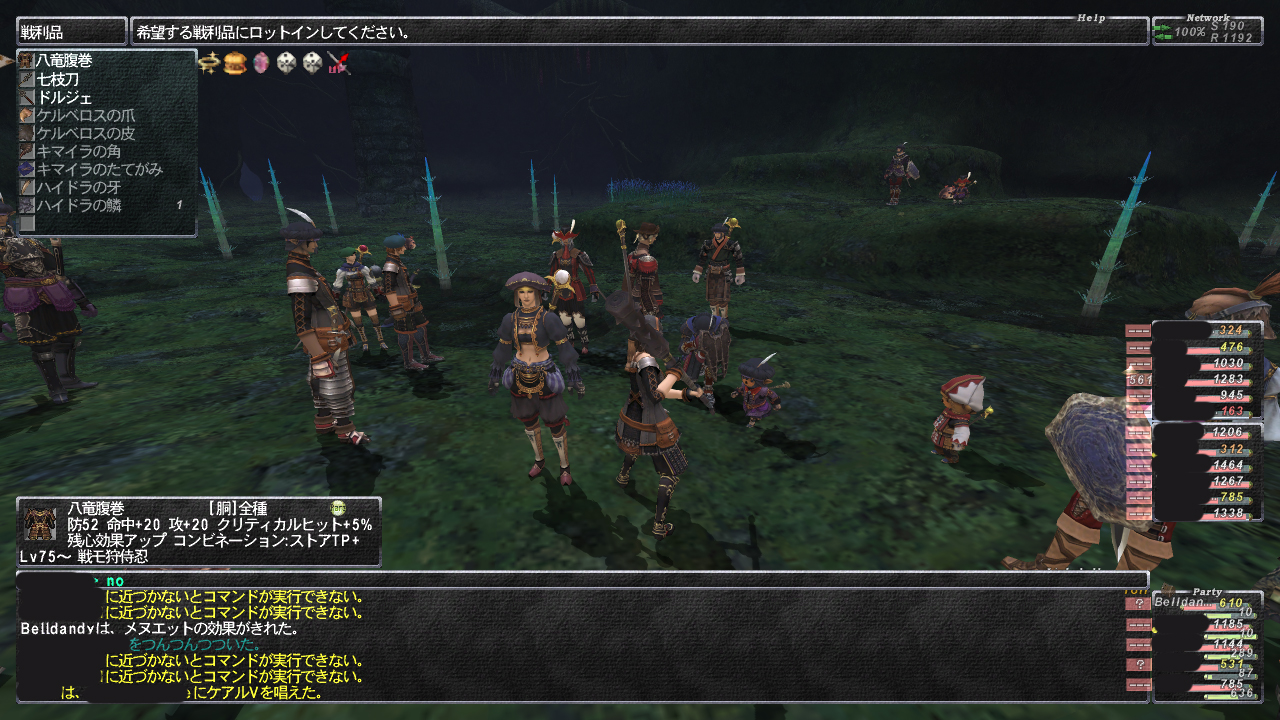Click the 戦利品 window title

(x=70, y=32)
